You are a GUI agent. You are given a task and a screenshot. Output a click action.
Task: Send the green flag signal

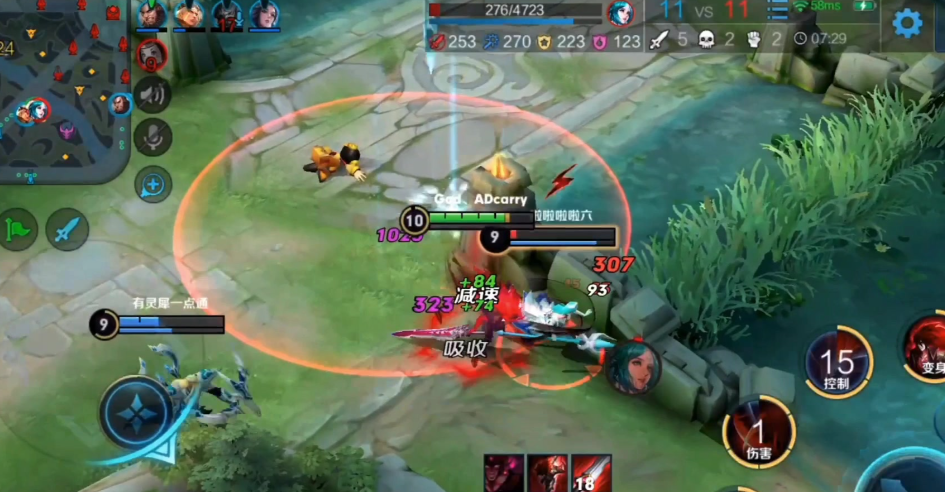coord(18,229)
